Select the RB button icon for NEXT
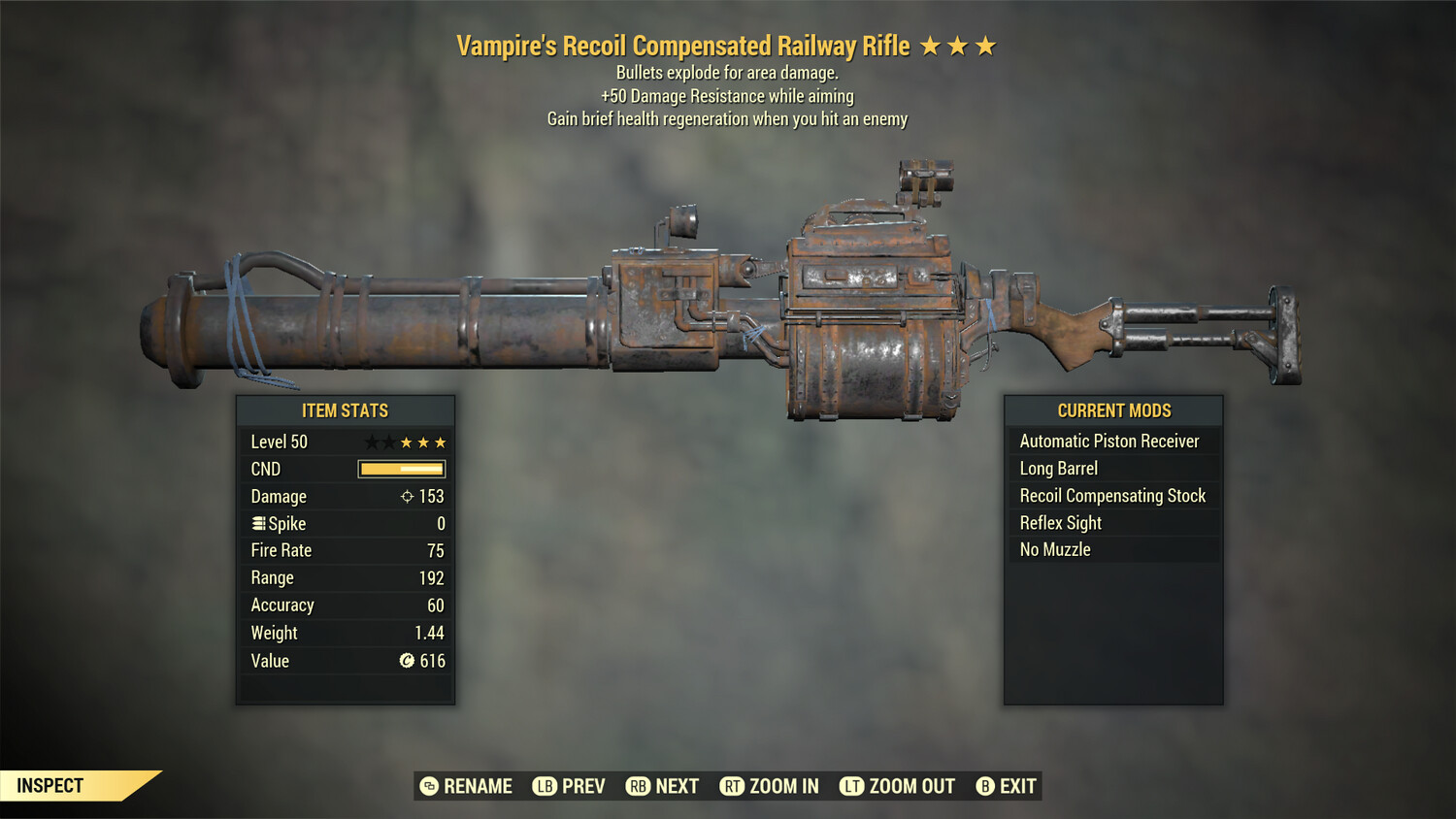Viewport: 1456px width, 819px height. click(x=641, y=786)
